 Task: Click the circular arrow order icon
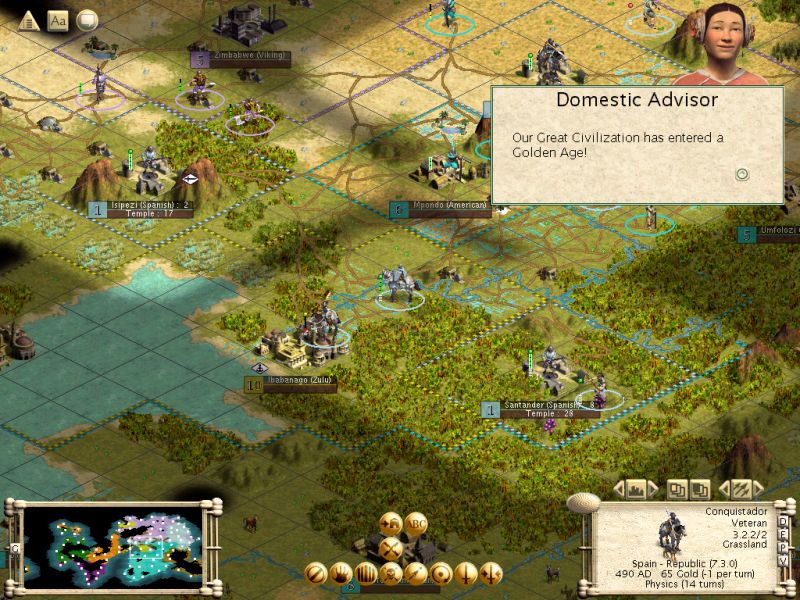[x=441, y=574]
